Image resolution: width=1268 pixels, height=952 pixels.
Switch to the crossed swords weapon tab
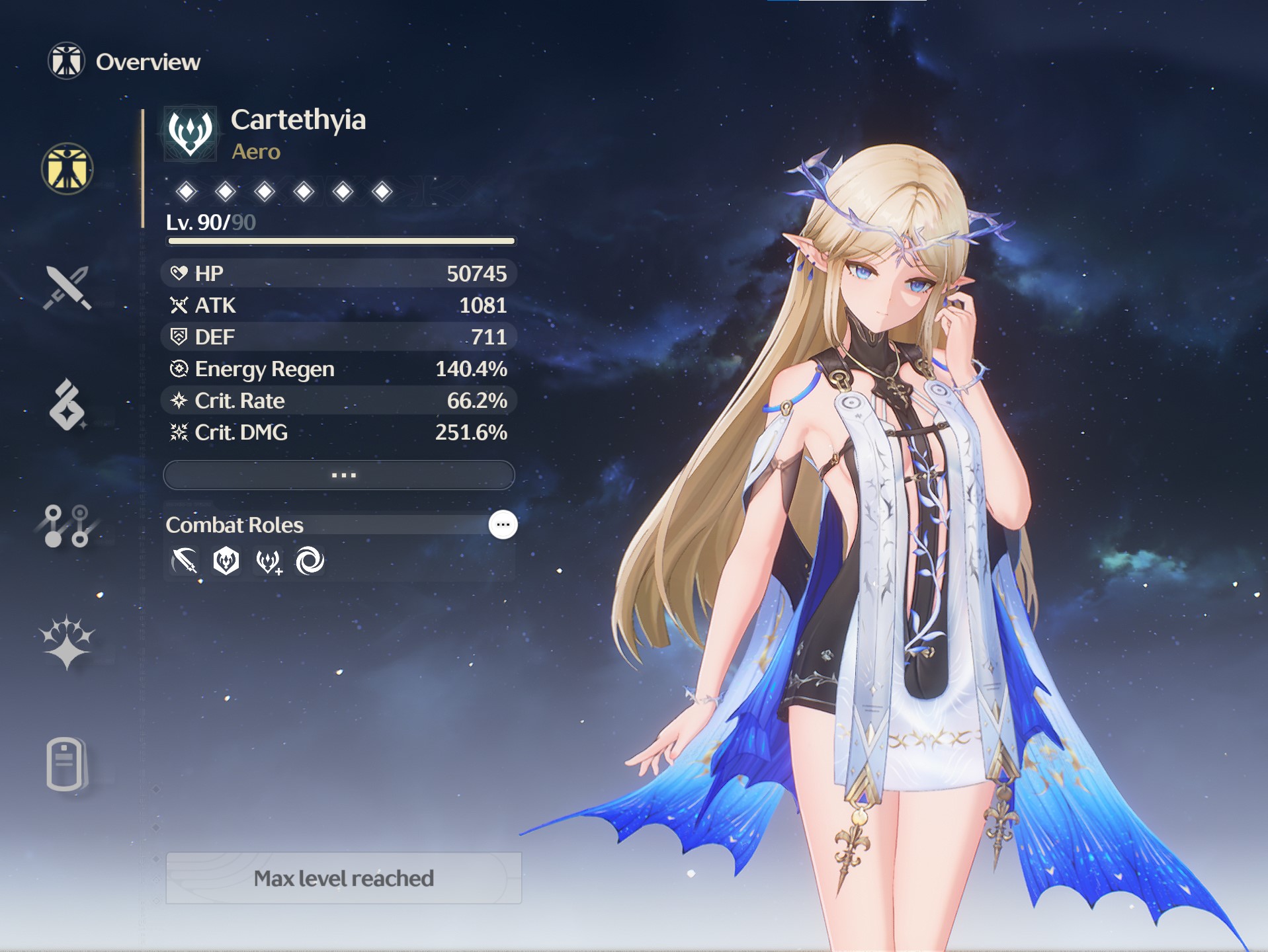[x=67, y=288]
